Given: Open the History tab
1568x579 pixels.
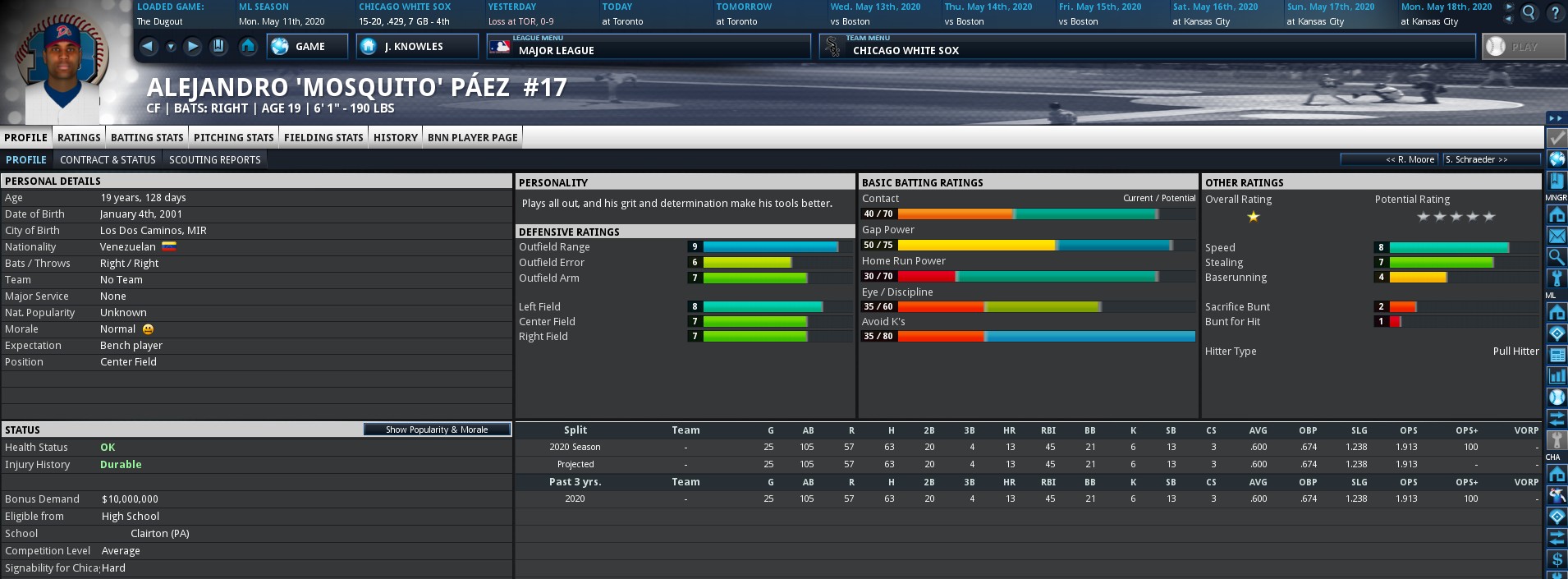Looking at the screenshot, I should tap(395, 137).
